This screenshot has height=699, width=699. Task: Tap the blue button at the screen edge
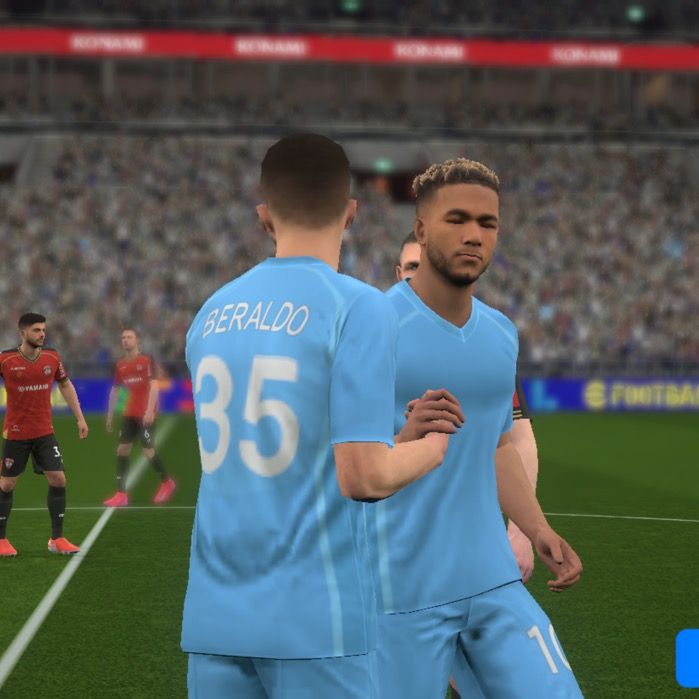[x=688, y=658]
